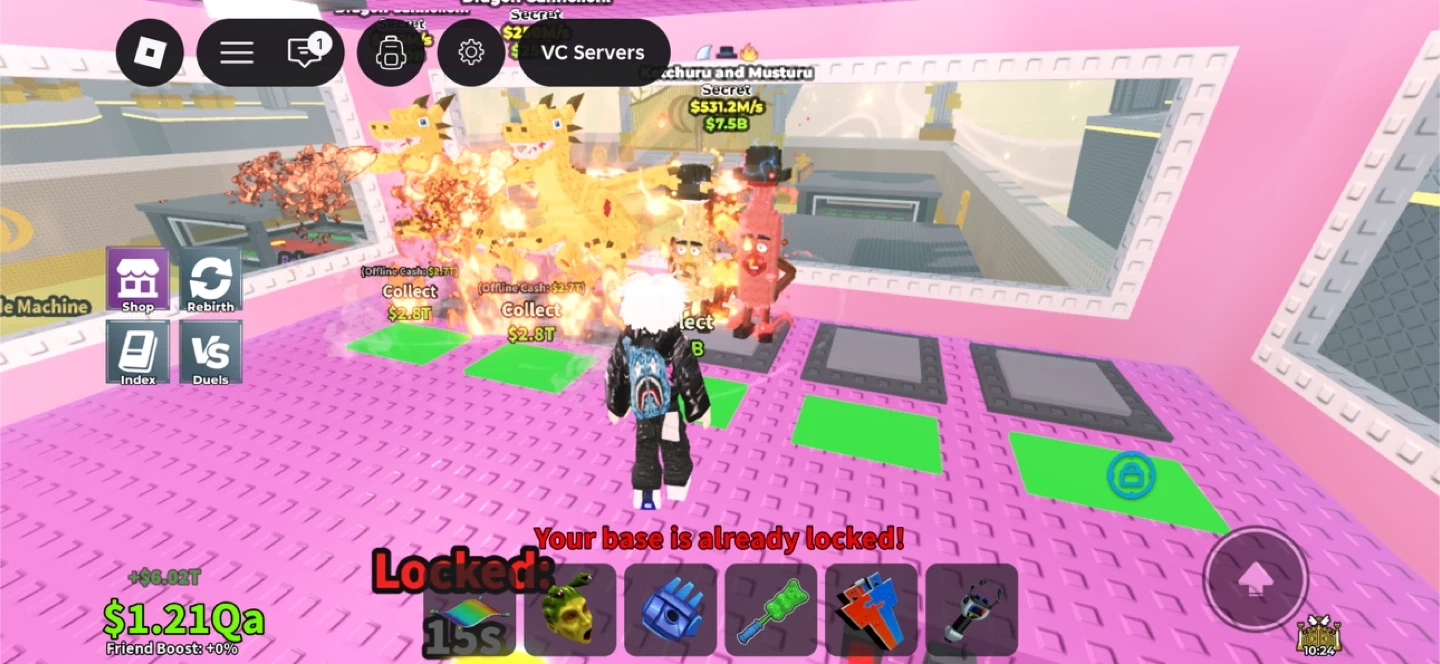Screen dimensions: 1440x664
Task: Open the backpack inventory
Action: [x=390, y=52]
